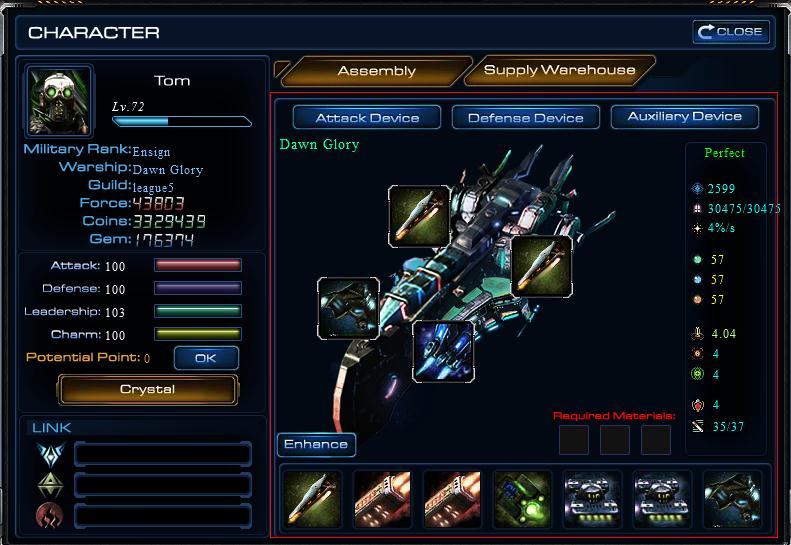Select the Attack Device category

pos(366,118)
